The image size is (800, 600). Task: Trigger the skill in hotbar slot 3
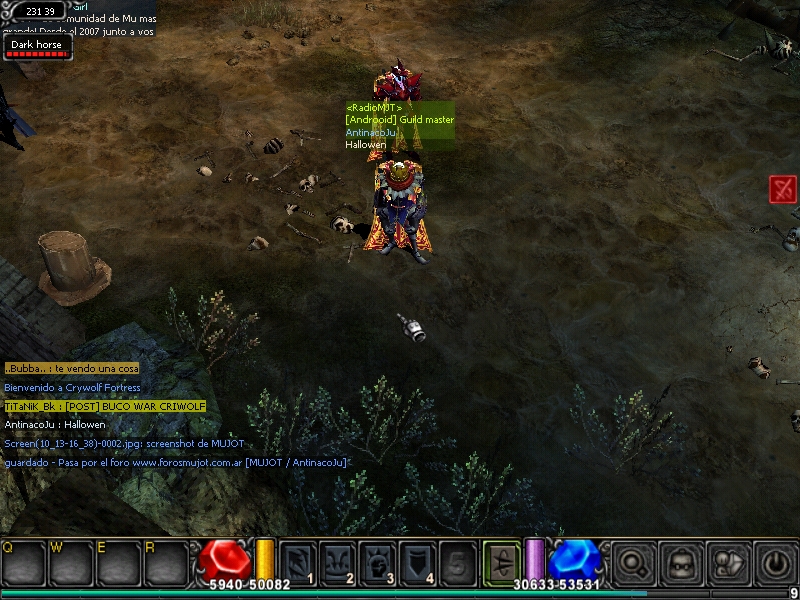(x=378, y=563)
